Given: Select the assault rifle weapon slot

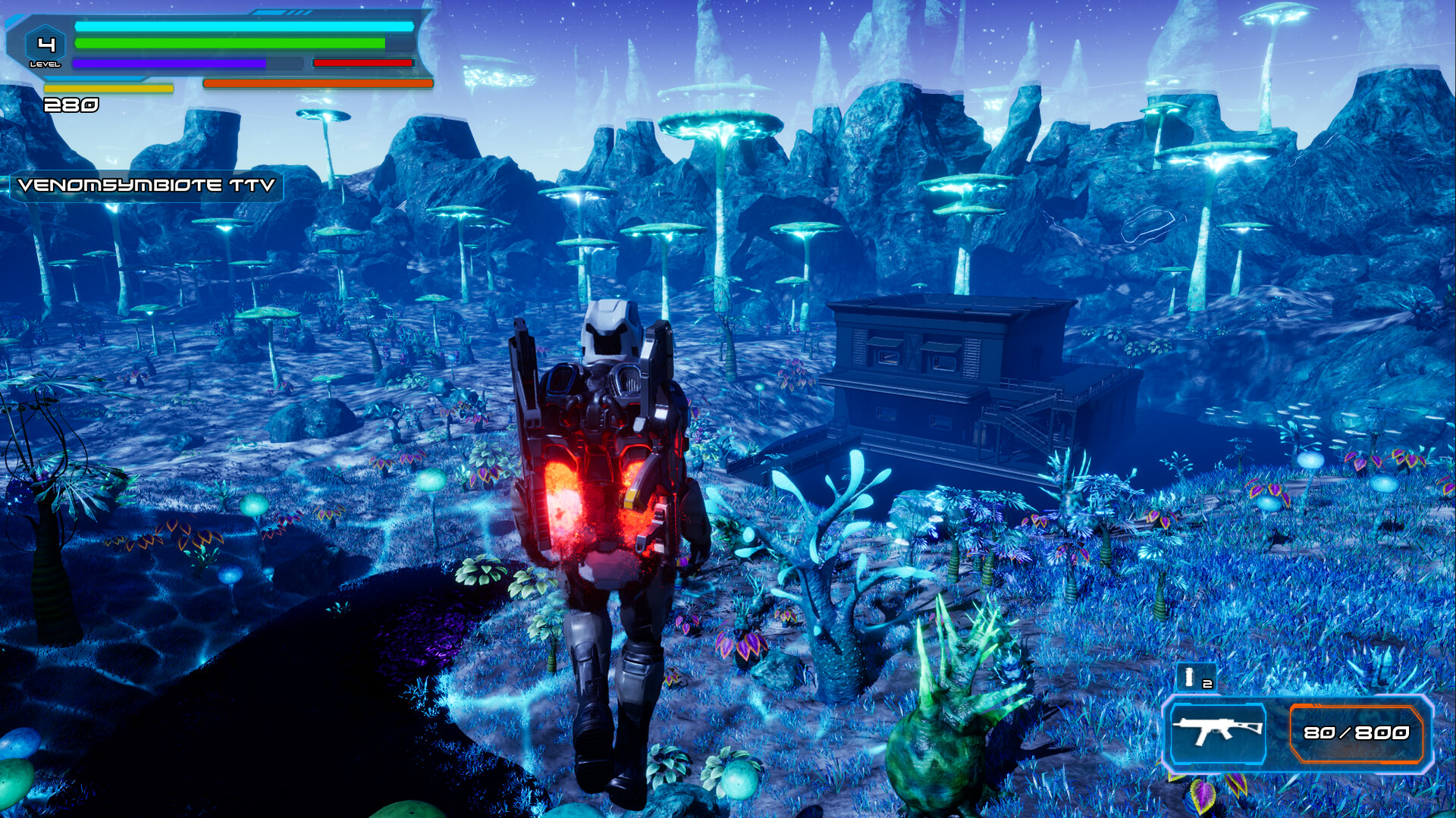Looking at the screenshot, I should pyautogui.click(x=1217, y=732).
